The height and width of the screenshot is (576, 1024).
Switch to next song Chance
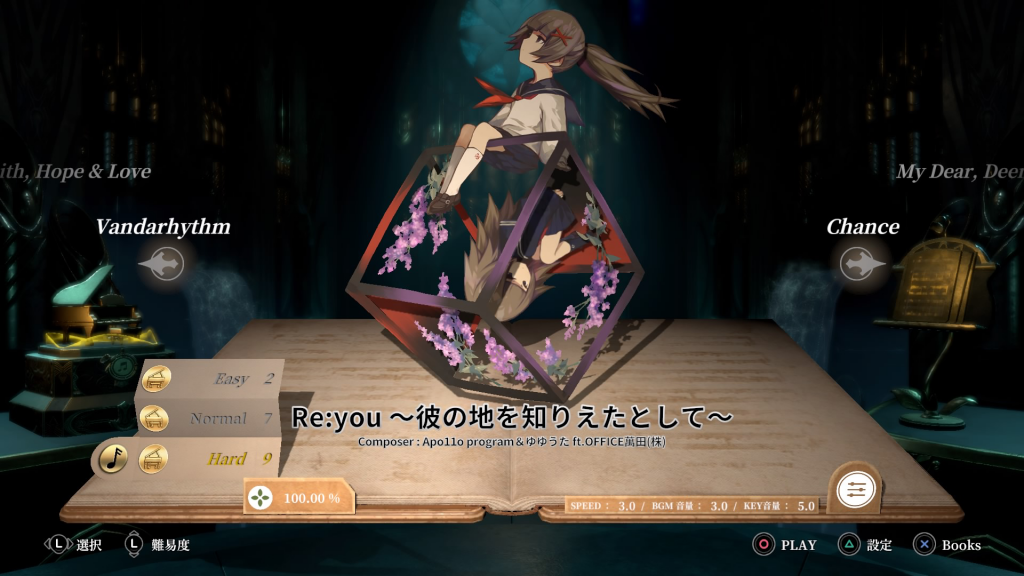point(862,264)
